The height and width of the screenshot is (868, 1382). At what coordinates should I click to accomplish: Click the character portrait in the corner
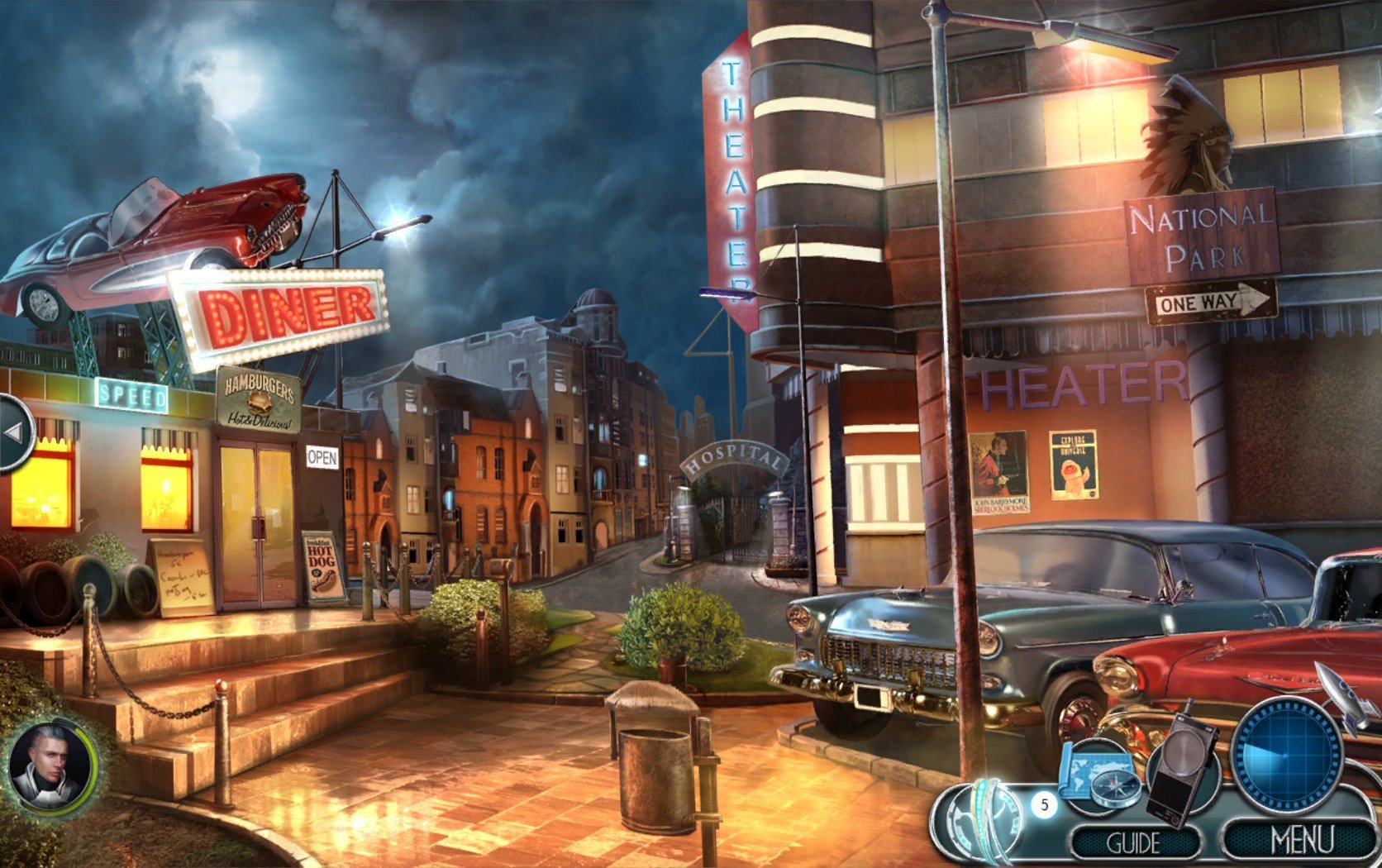[x=51, y=764]
